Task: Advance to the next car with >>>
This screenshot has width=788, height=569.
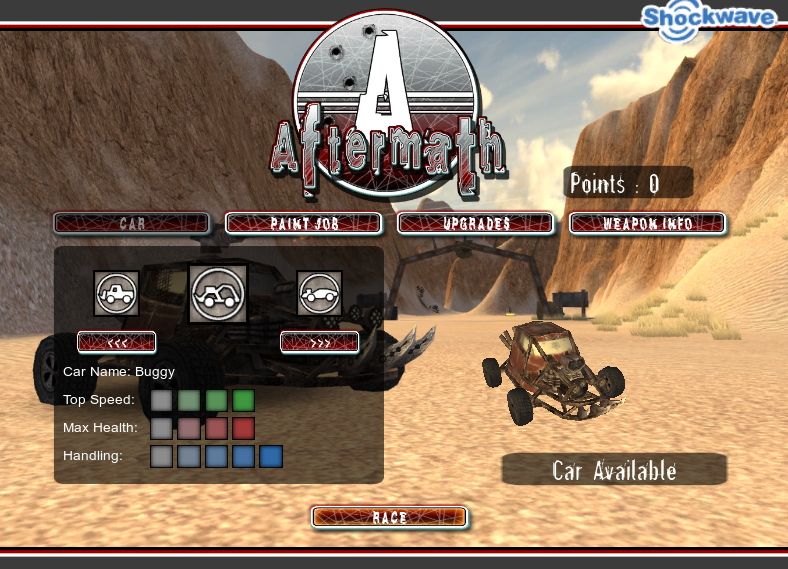Action: [320, 343]
